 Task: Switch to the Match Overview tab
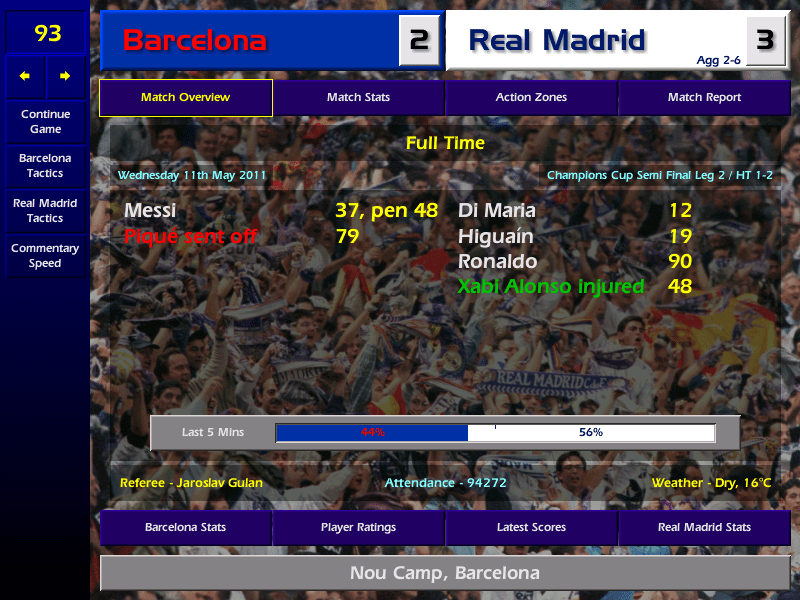click(185, 98)
